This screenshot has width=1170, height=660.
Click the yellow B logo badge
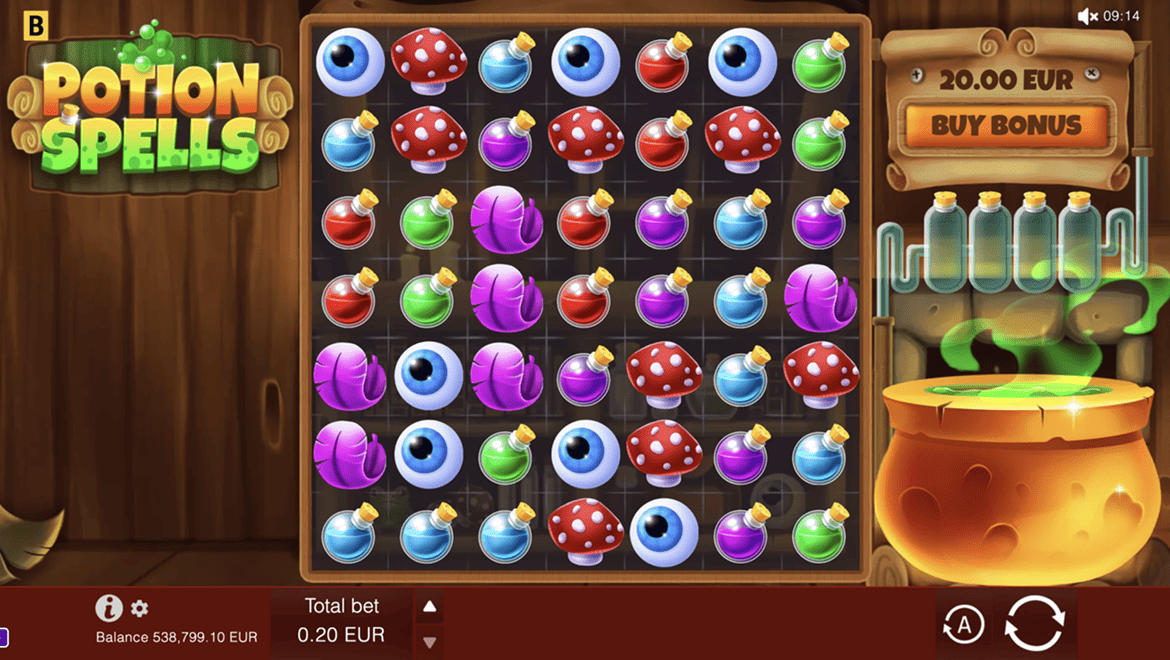36,25
